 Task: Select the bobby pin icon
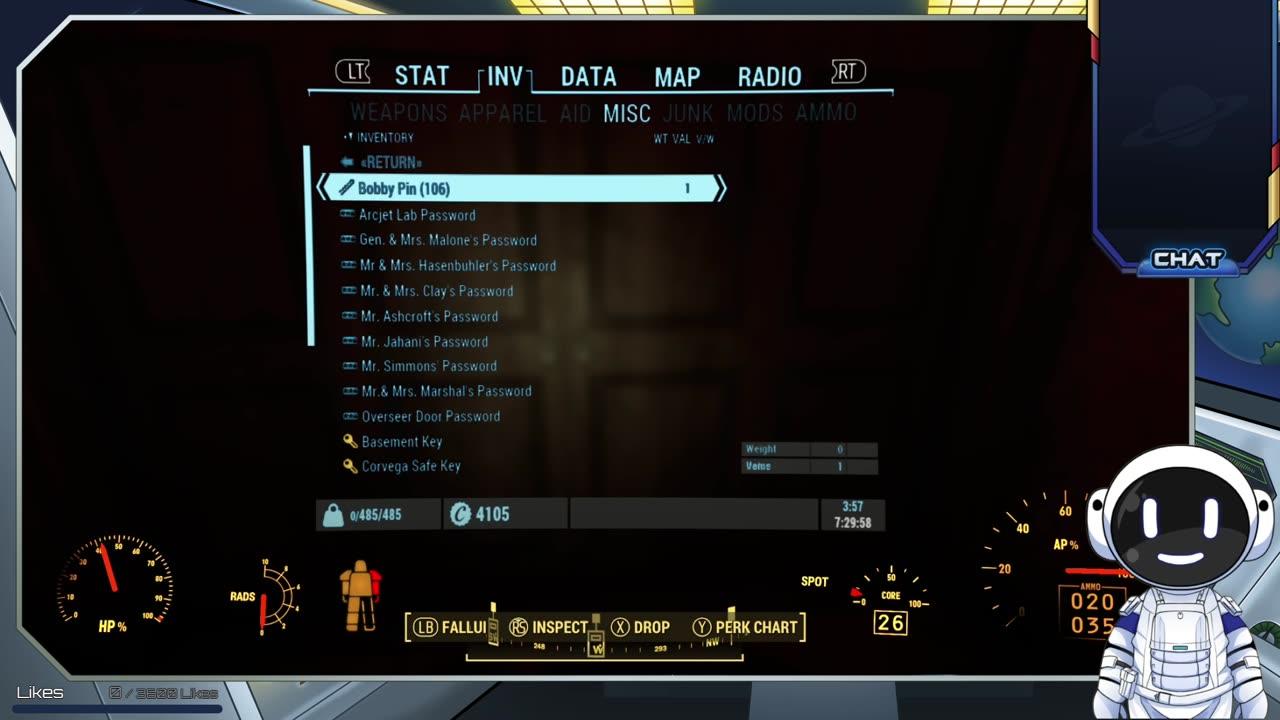pos(347,187)
